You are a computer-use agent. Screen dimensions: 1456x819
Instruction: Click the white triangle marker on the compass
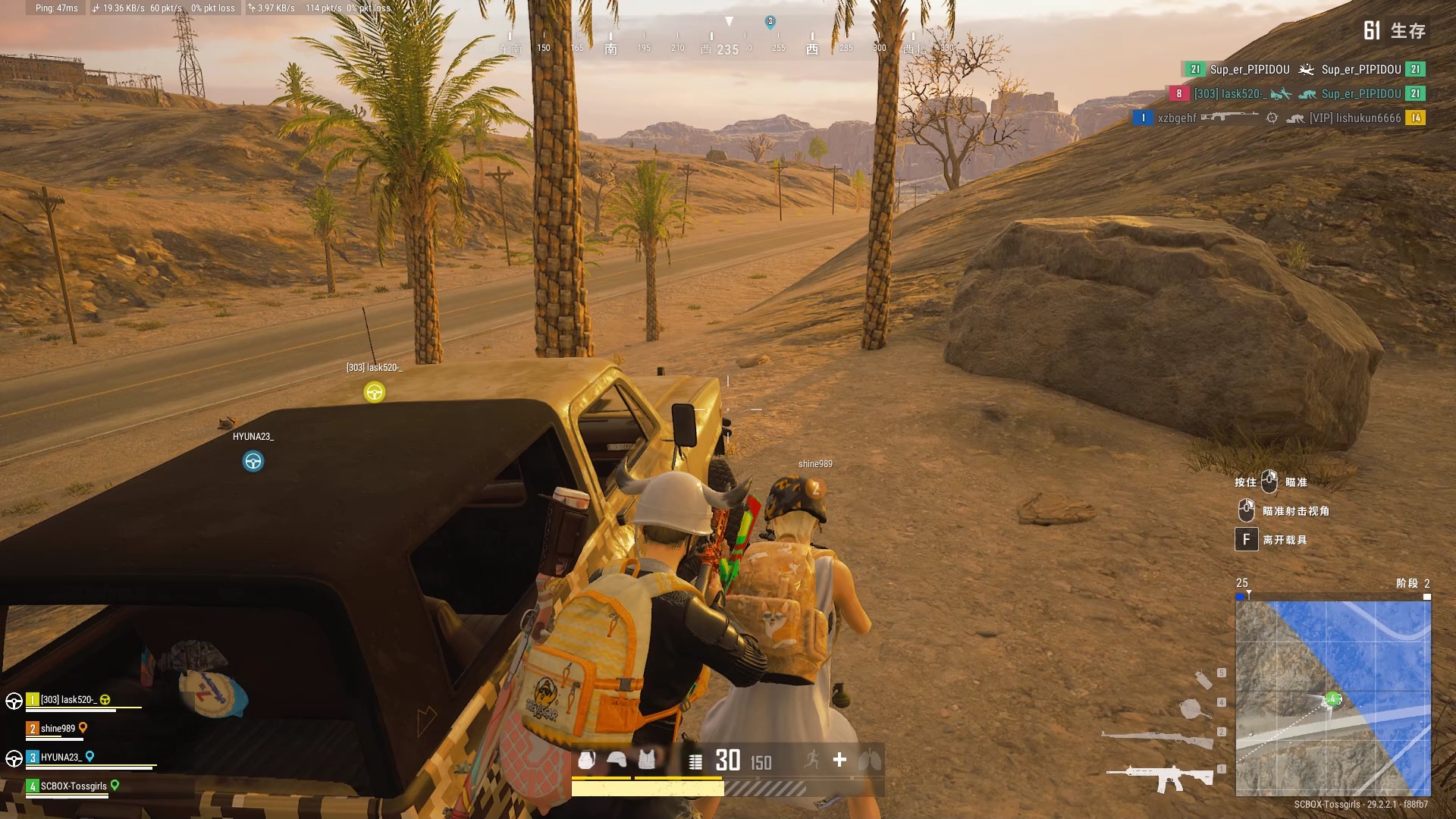tap(730, 20)
